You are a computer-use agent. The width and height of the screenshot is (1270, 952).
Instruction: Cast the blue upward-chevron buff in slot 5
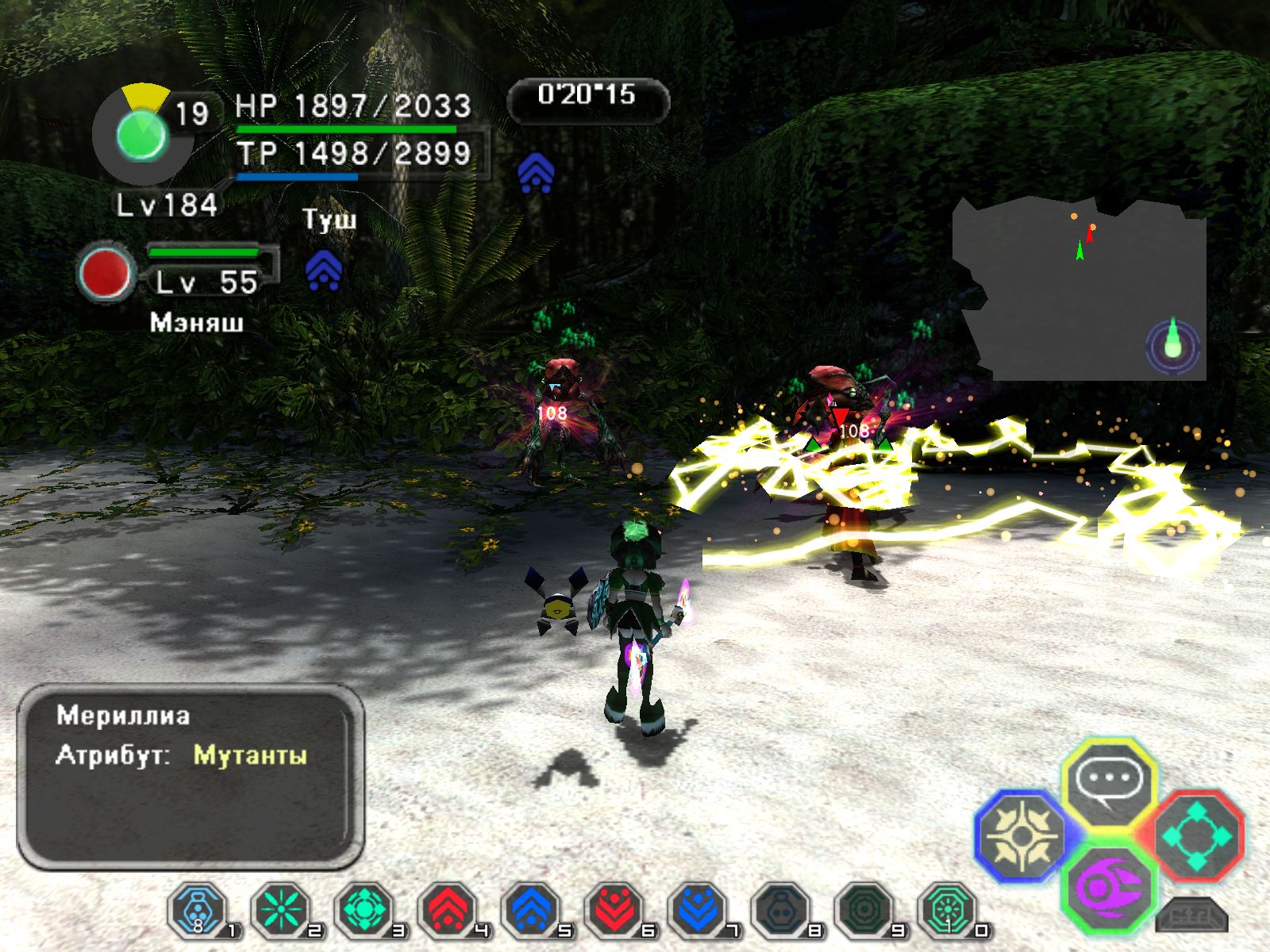coord(532,910)
